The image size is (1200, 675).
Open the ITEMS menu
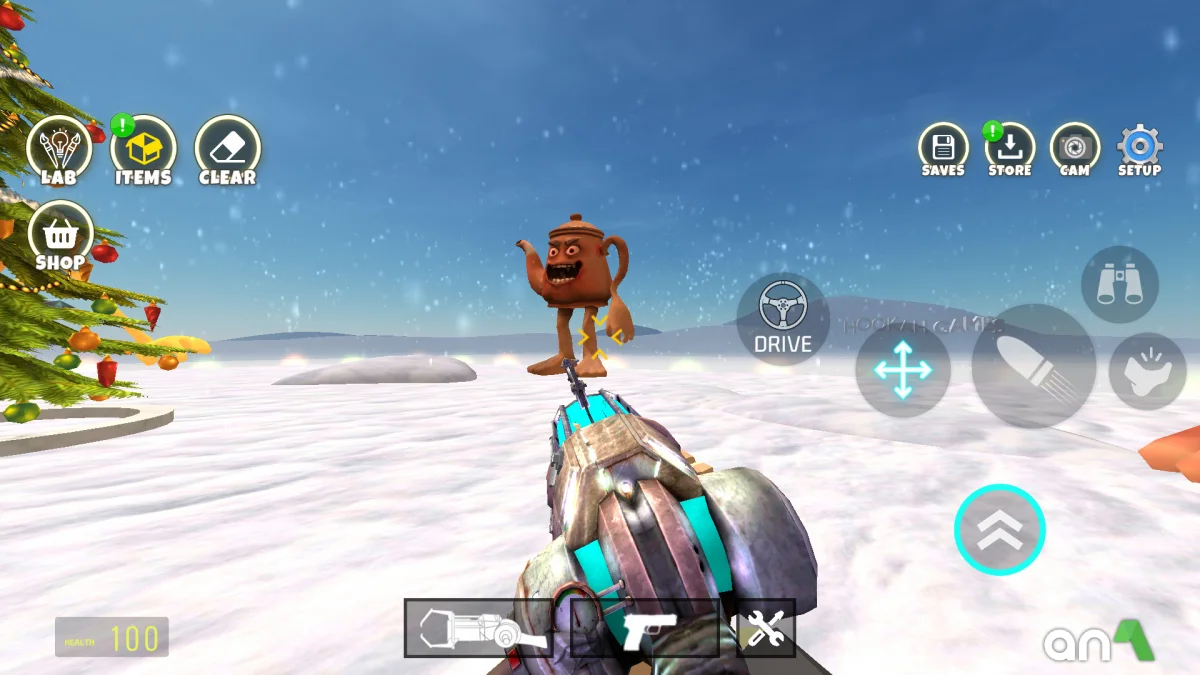(143, 150)
